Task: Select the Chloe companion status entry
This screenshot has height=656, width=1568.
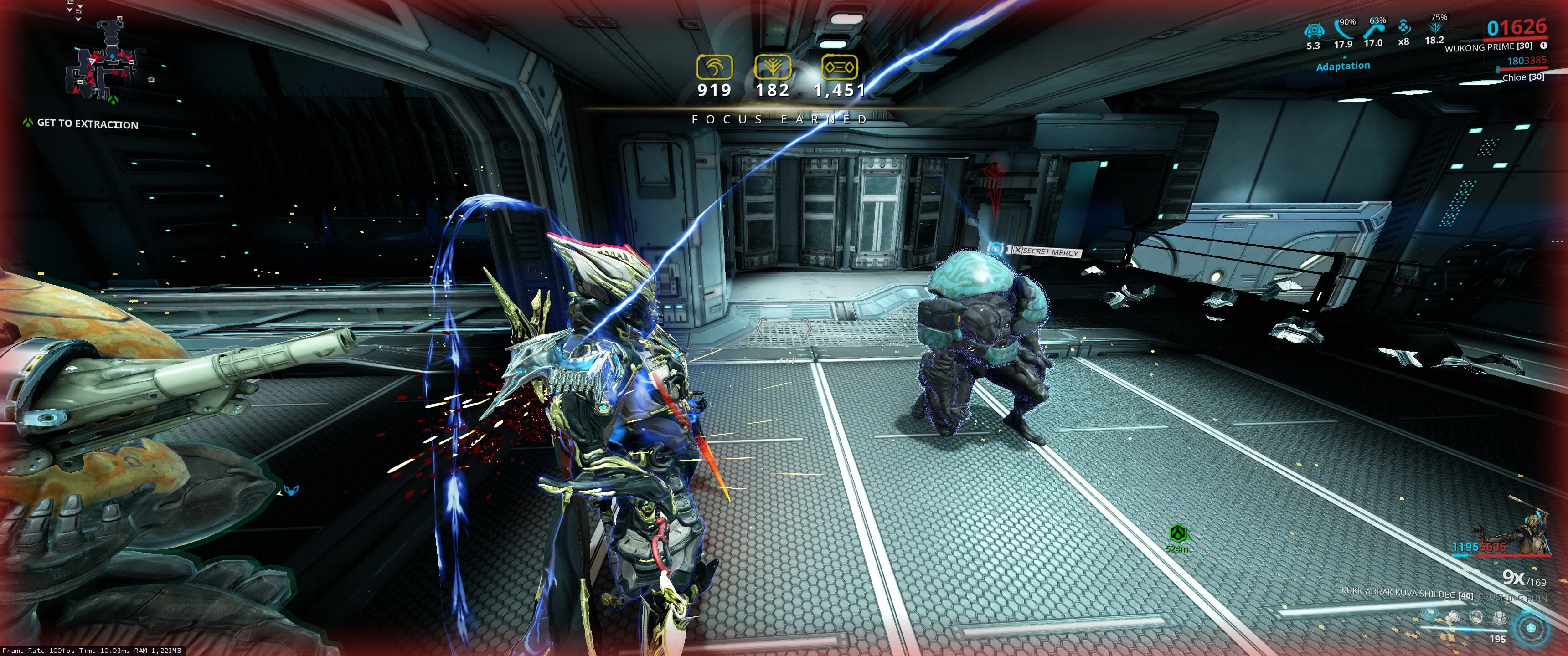Action: [1522, 77]
